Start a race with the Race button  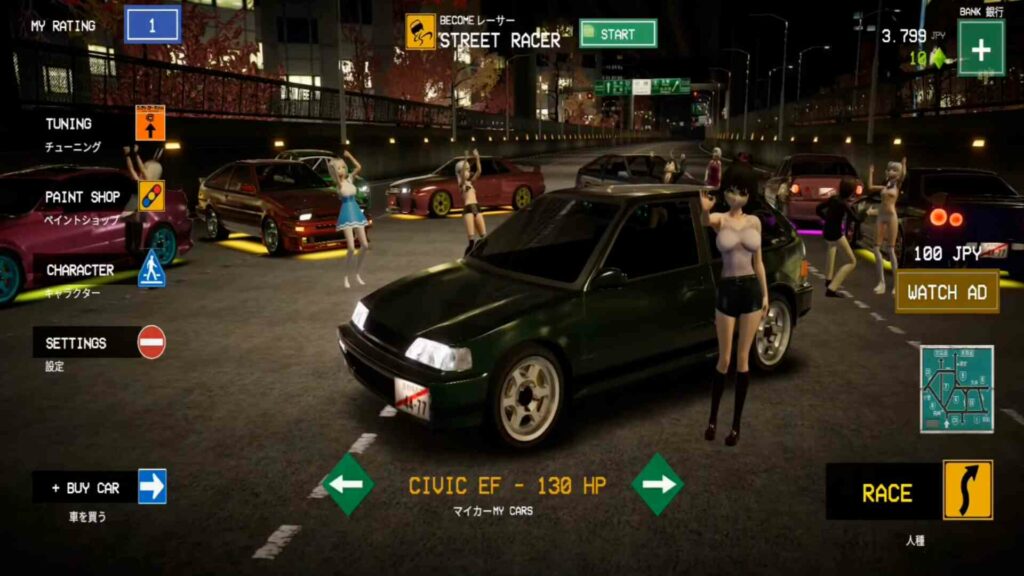tap(967, 491)
